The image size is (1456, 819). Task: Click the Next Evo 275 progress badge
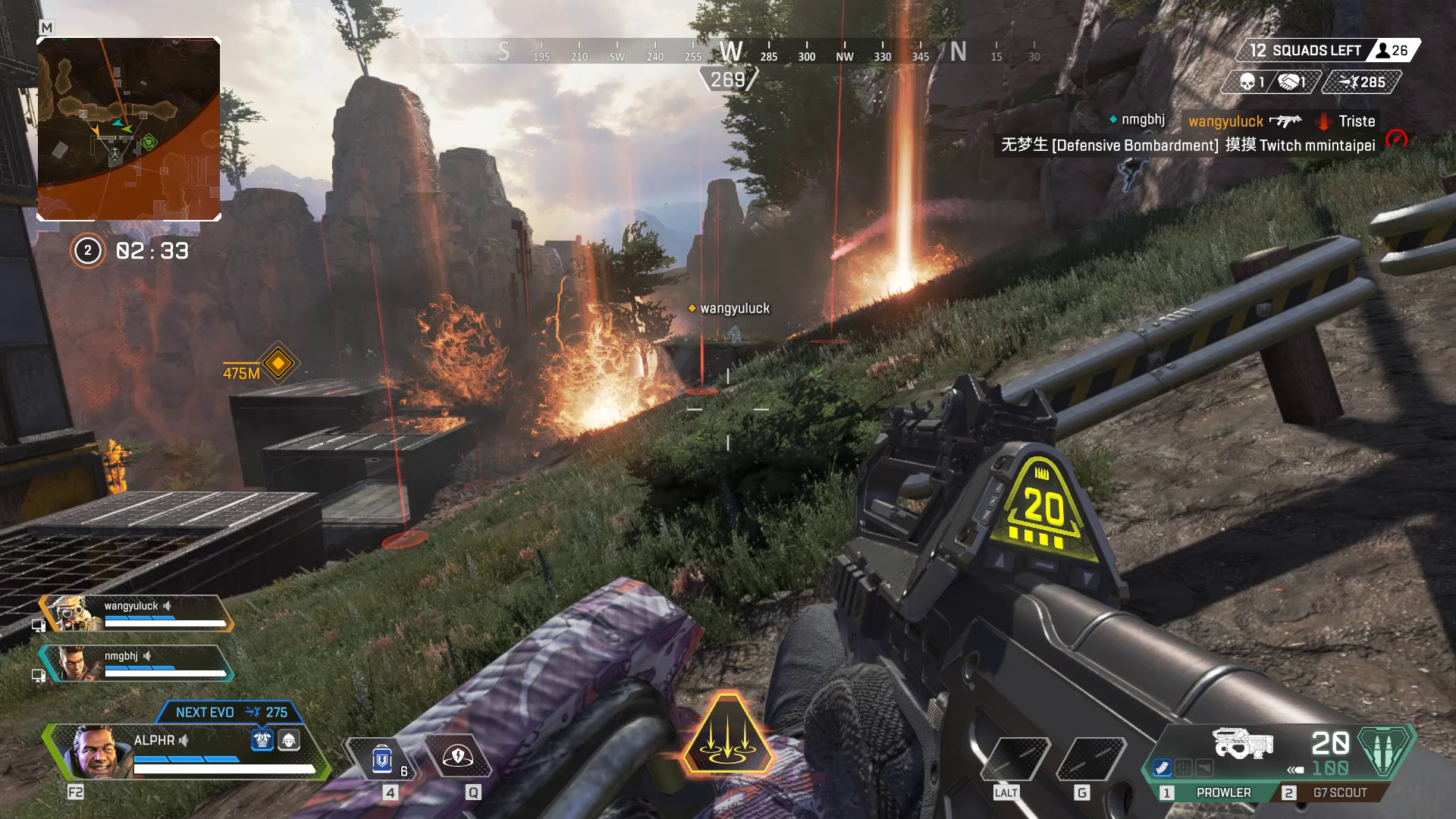[231, 712]
